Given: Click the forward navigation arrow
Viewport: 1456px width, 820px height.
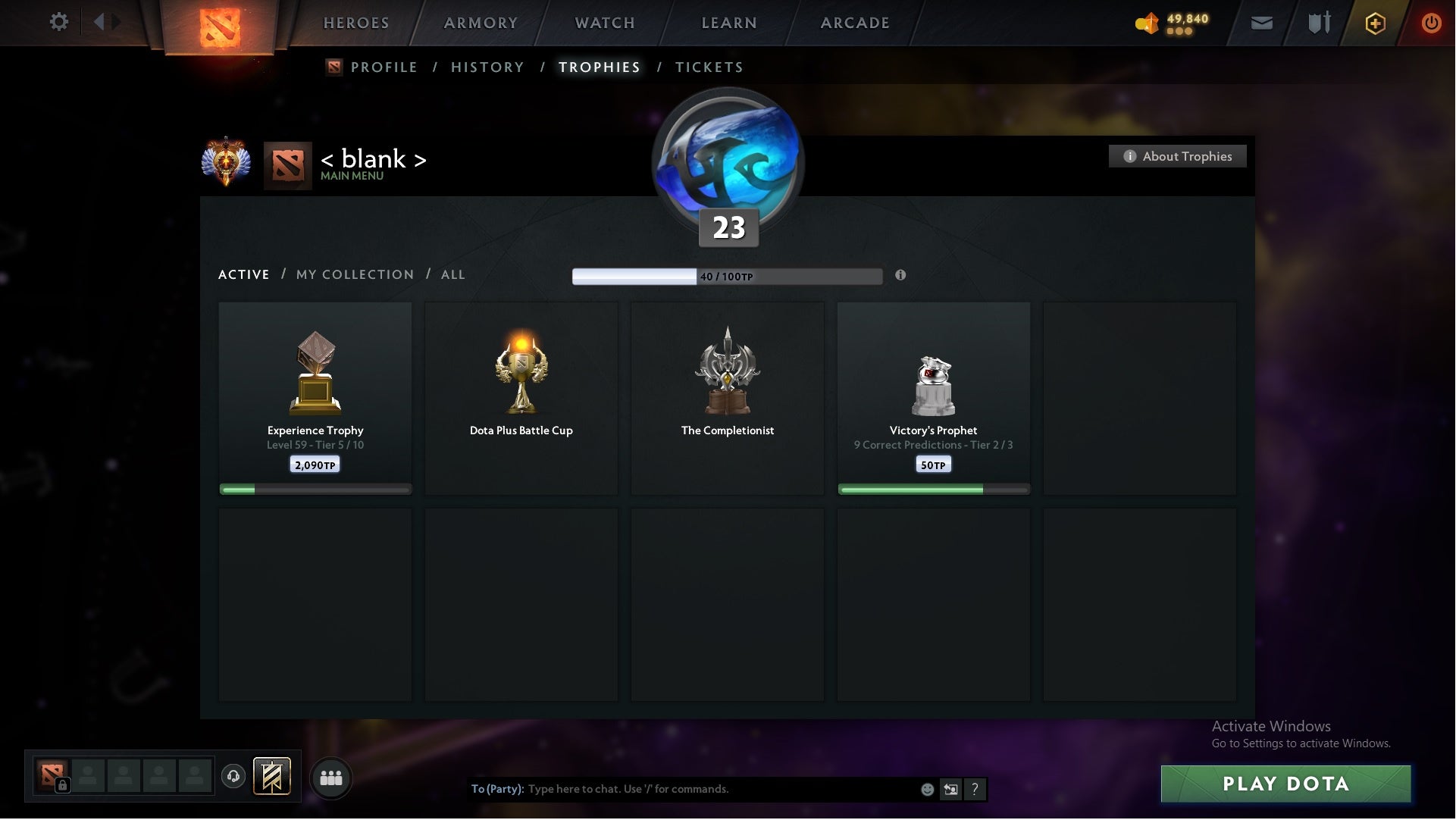Looking at the screenshot, I should tap(115, 22).
